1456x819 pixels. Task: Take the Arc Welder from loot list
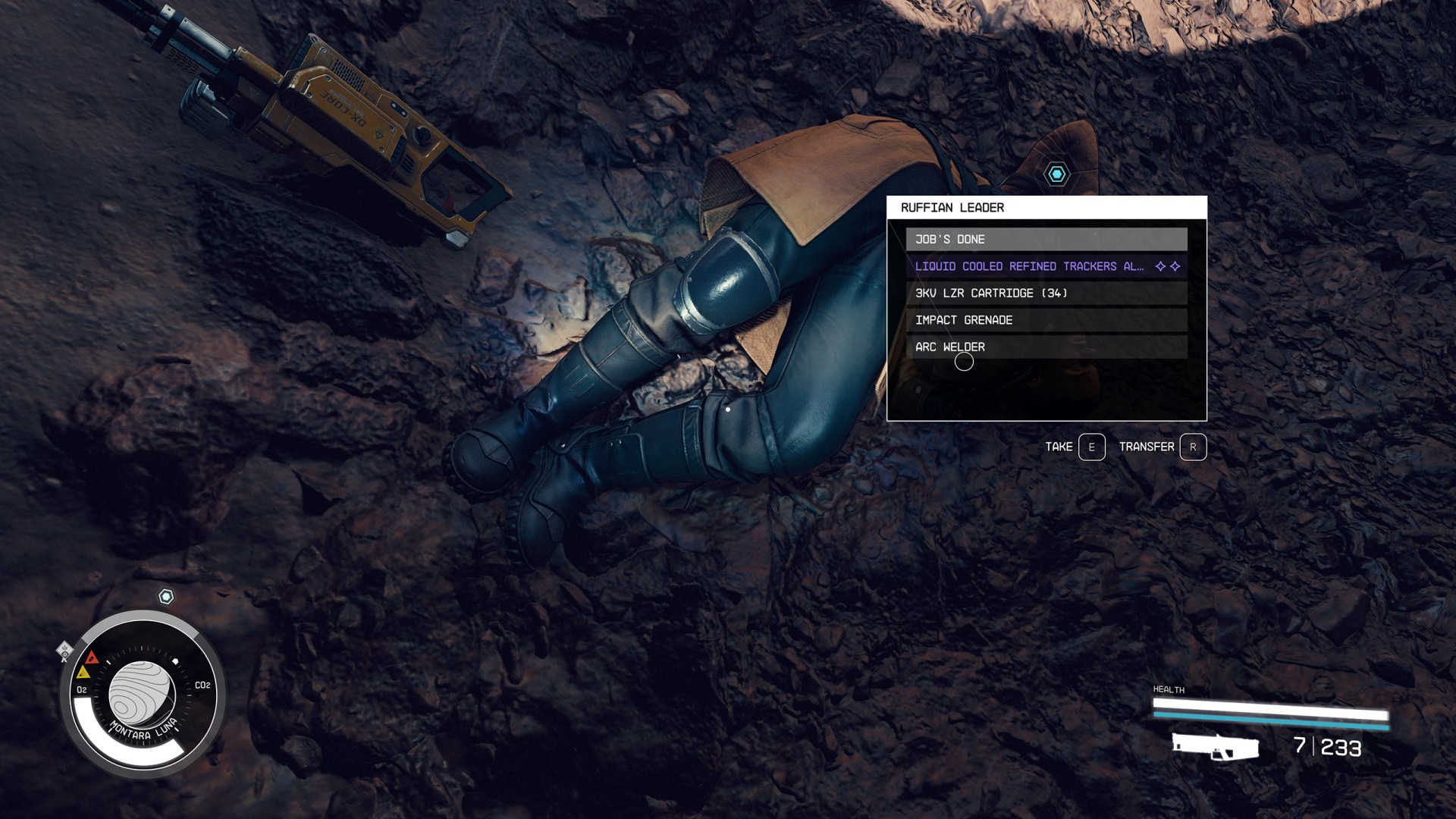coord(1046,347)
